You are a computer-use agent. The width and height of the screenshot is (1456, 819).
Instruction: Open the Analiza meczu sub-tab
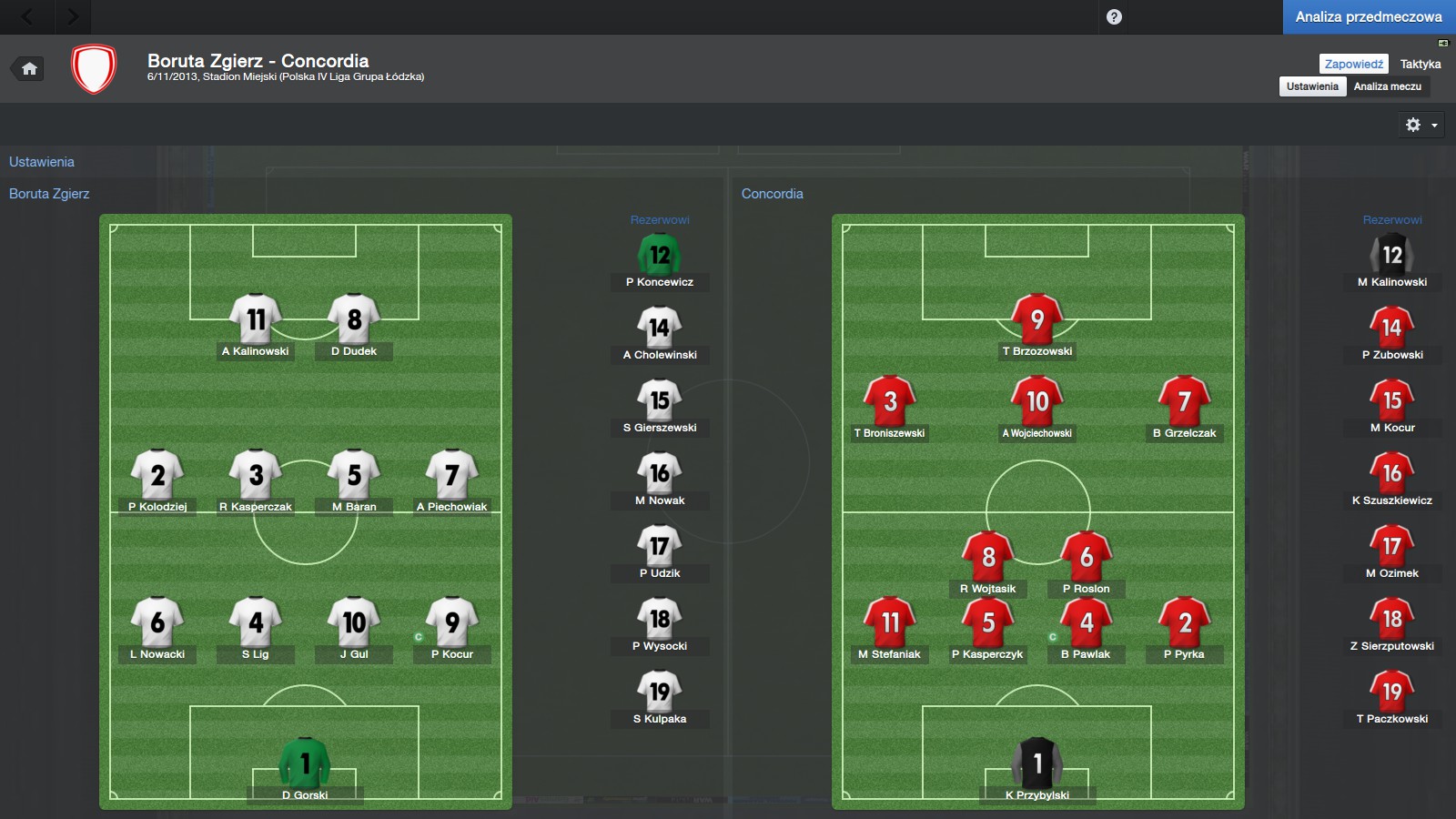click(1387, 86)
